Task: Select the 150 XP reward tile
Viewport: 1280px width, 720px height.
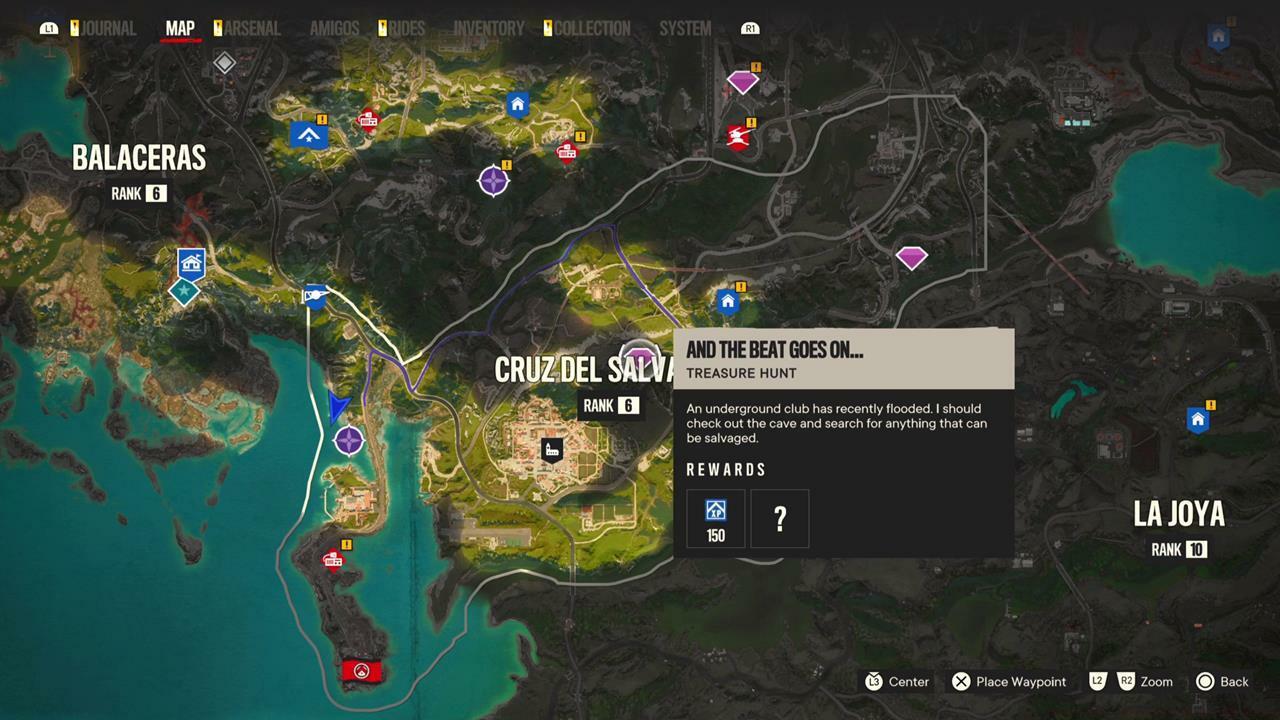Action: (716, 519)
